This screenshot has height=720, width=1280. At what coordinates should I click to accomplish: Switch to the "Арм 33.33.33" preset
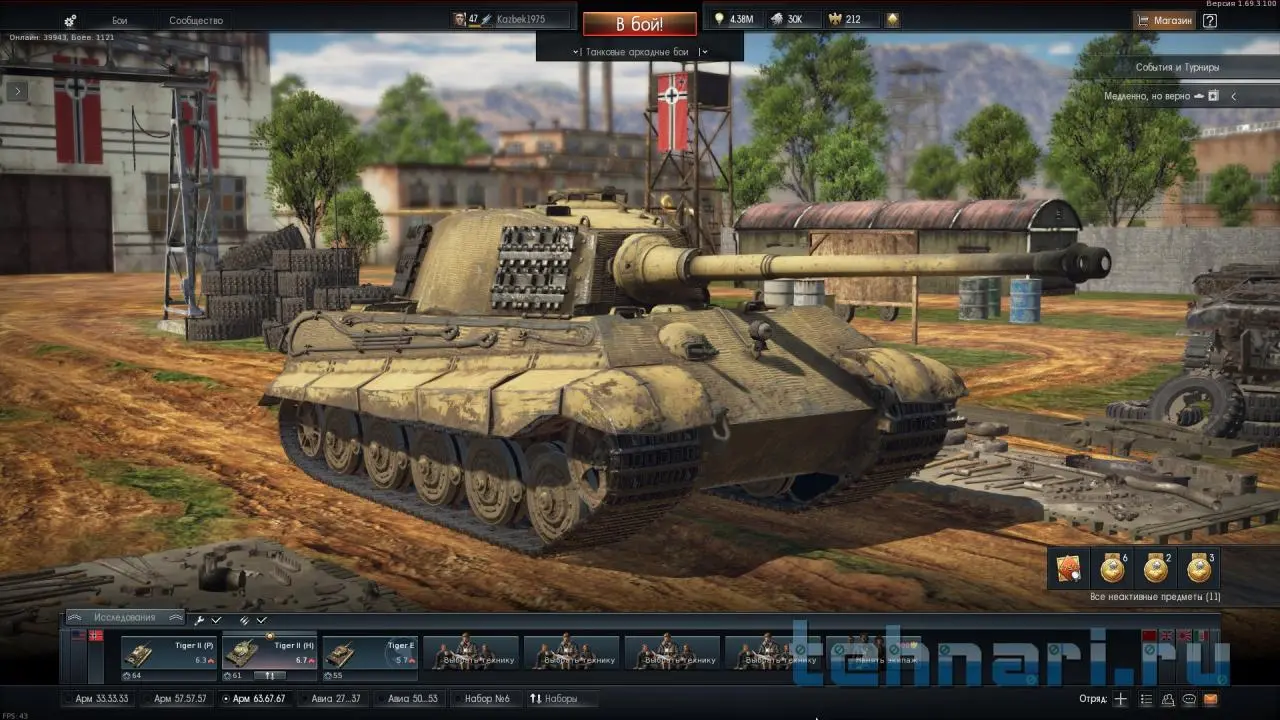click(101, 699)
